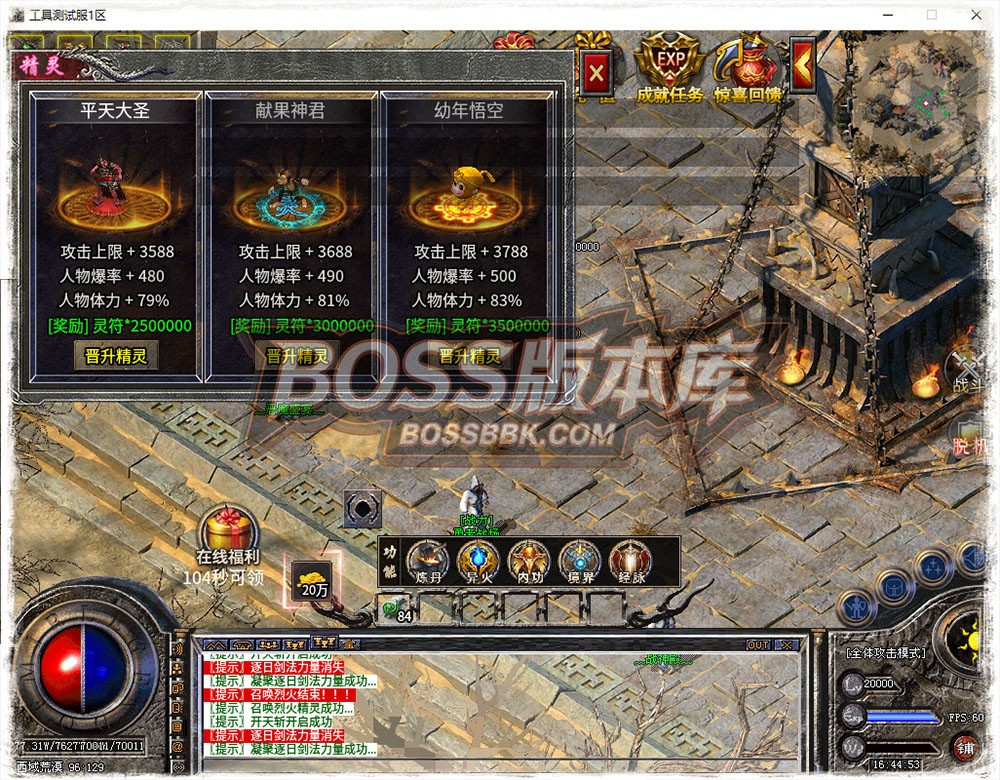Screen dimensions: 1000x780
Task: Open the bag round button
Action: pos(893,586)
